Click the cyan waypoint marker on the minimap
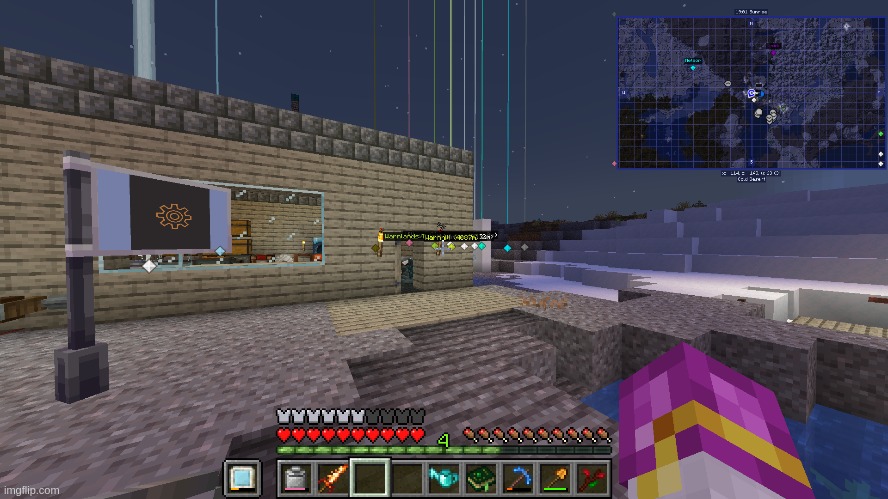Screen dimensions: 888x499 693,67
